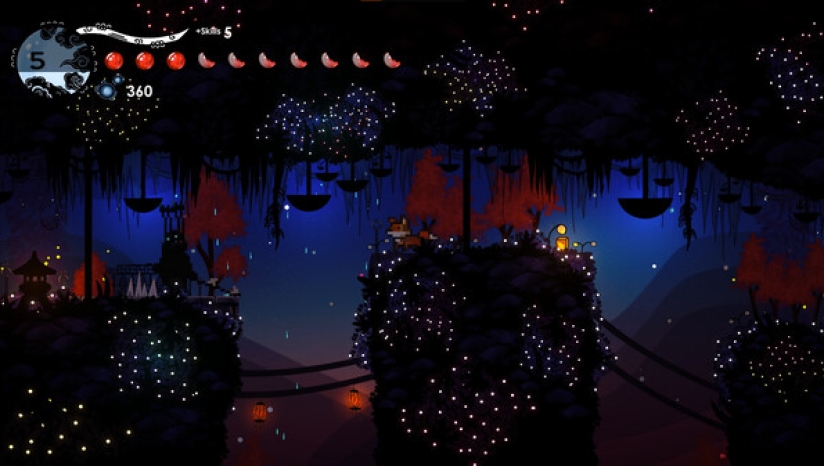
Task: Select the blue spirit orb currency icon
Action: pyautogui.click(x=108, y=91)
